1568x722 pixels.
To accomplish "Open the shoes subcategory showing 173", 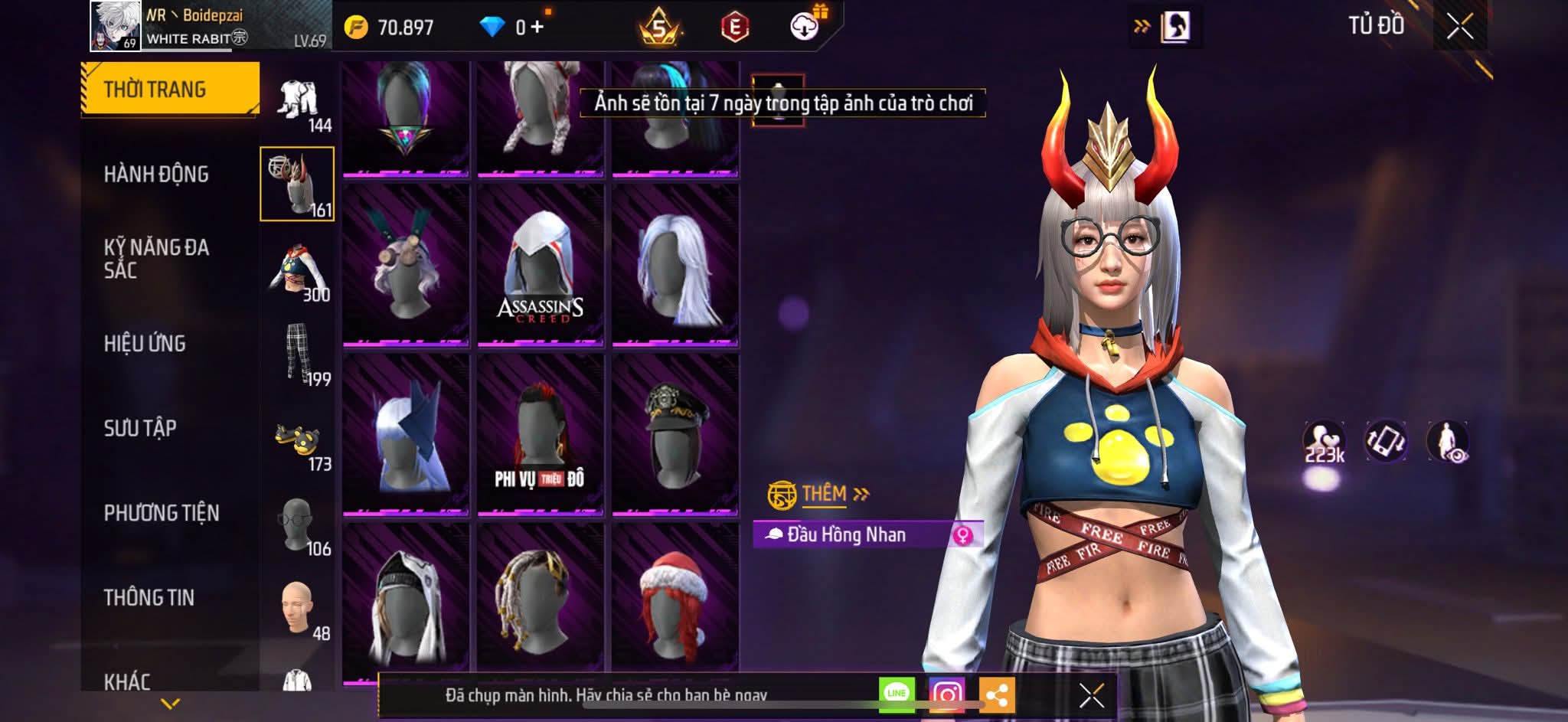I will pos(298,443).
